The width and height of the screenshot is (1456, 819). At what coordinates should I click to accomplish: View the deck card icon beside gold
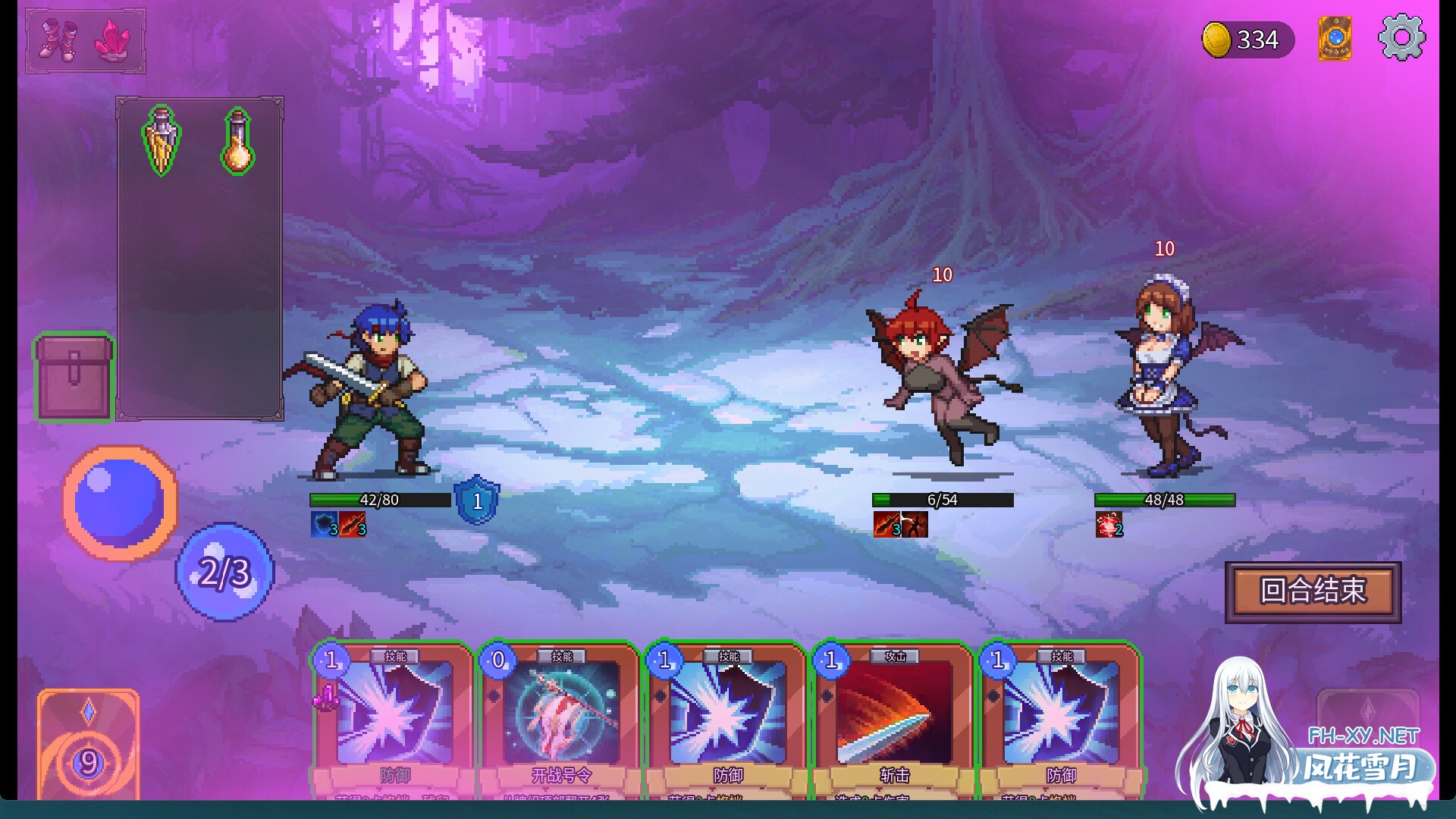click(1335, 38)
